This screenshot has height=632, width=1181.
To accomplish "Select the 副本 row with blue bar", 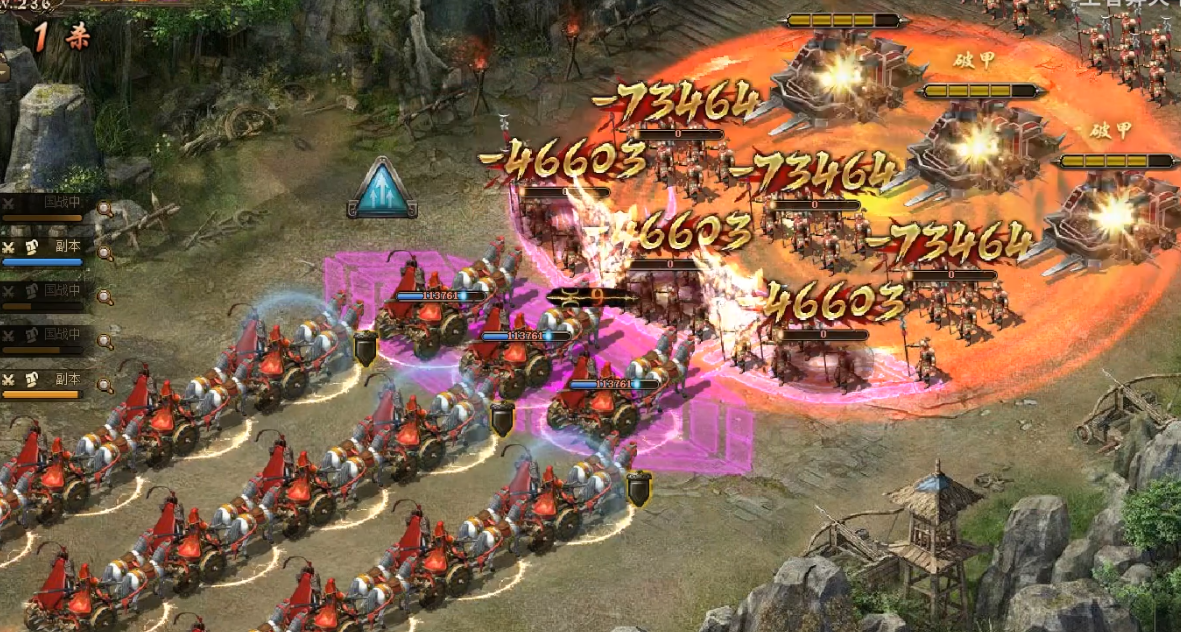I will (x=48, y=250).
